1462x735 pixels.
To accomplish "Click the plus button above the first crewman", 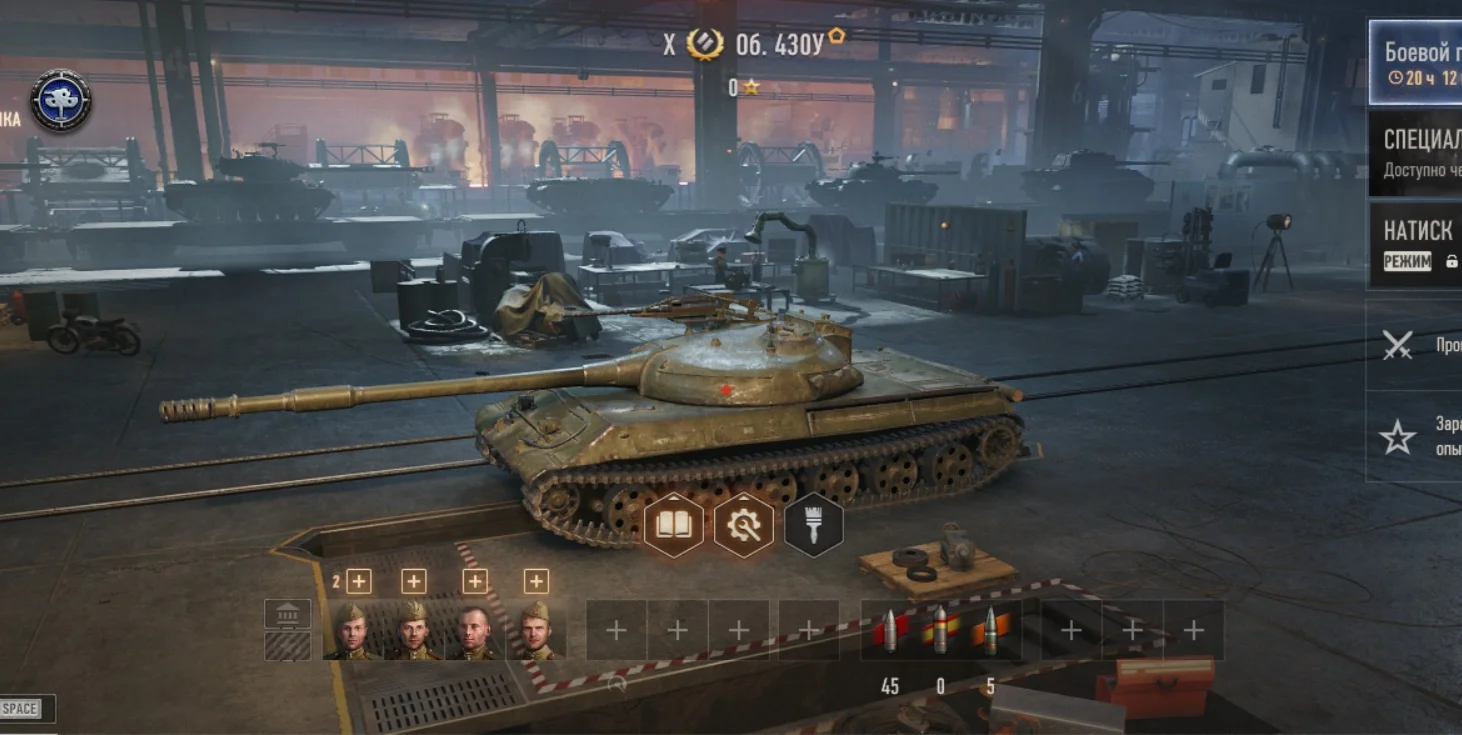I will pyautogui.click(x=358, y=578).
